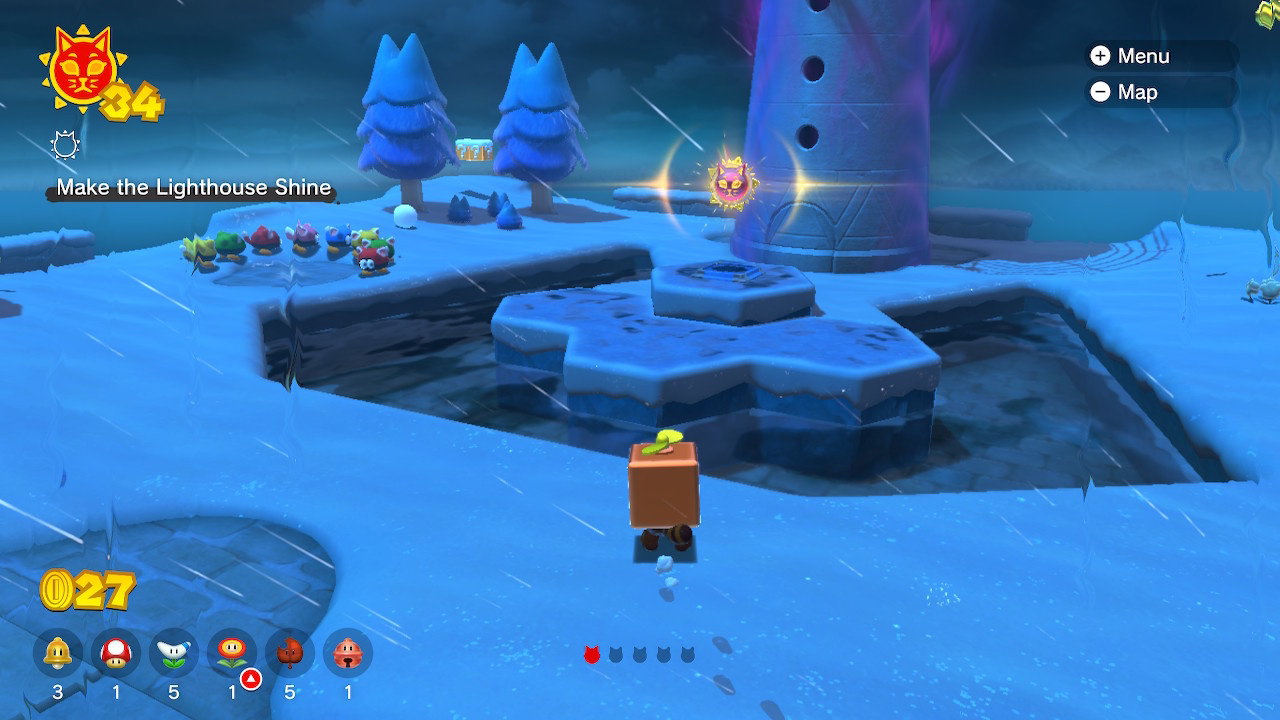
Task: Use the Super Leaf from storage
Action: (x=290, y=654)
